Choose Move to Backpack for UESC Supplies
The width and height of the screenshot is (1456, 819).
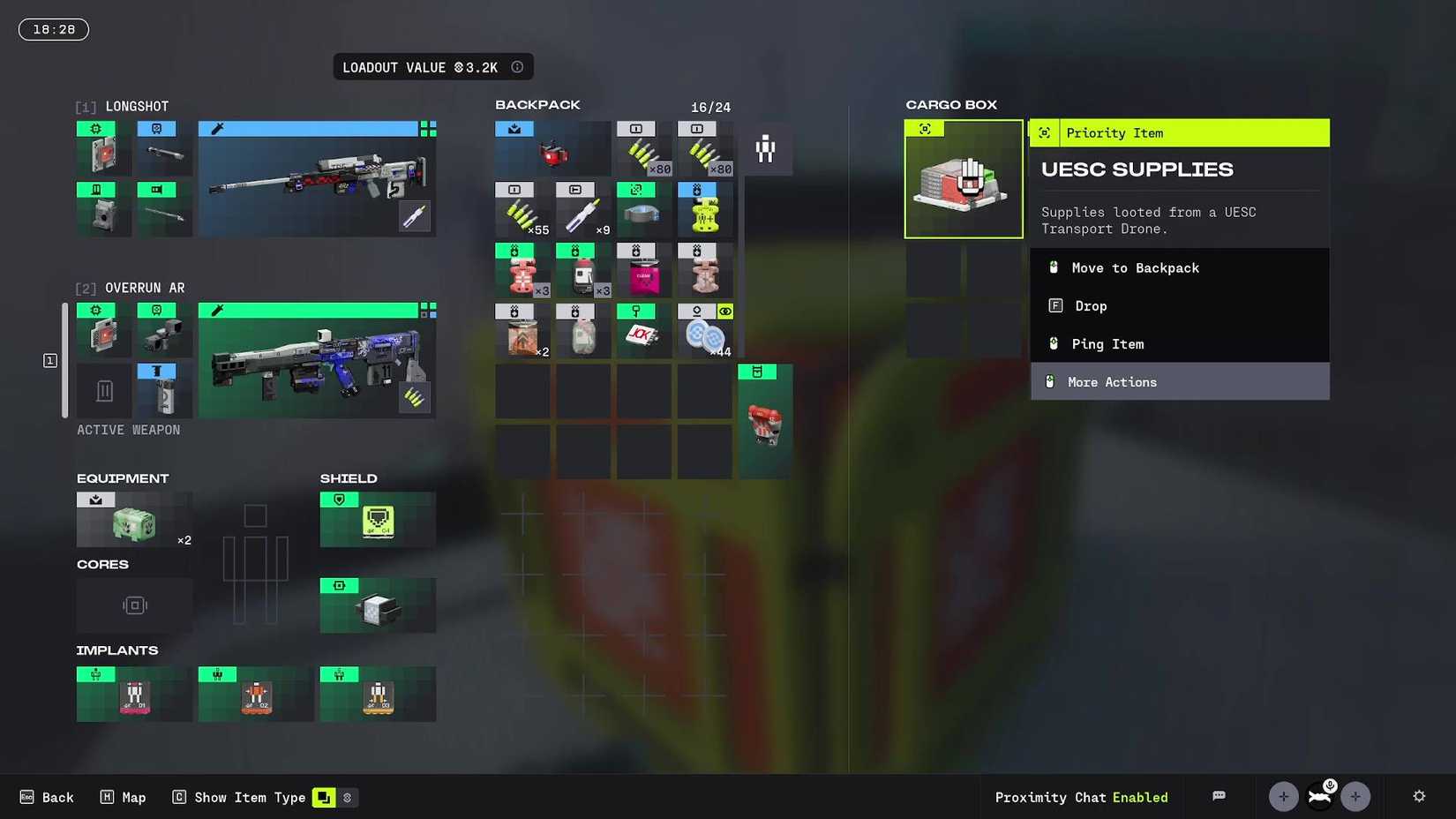(1135, 267)
